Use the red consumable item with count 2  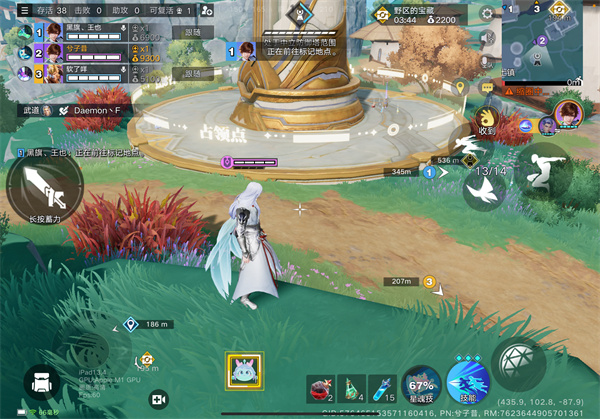[x=320, y=388]
